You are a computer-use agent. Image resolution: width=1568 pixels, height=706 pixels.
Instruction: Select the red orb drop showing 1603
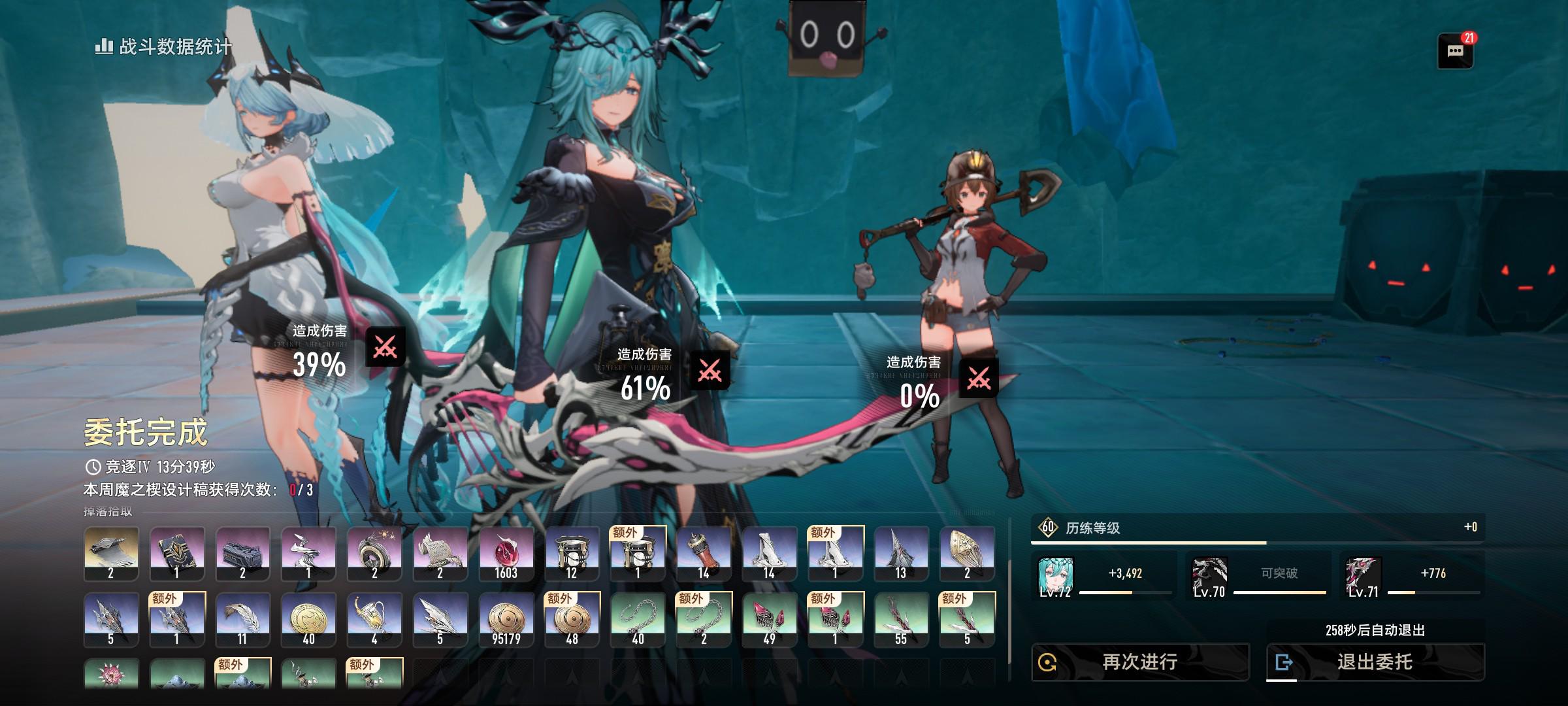pyautogui.click(x=506, y=554)
